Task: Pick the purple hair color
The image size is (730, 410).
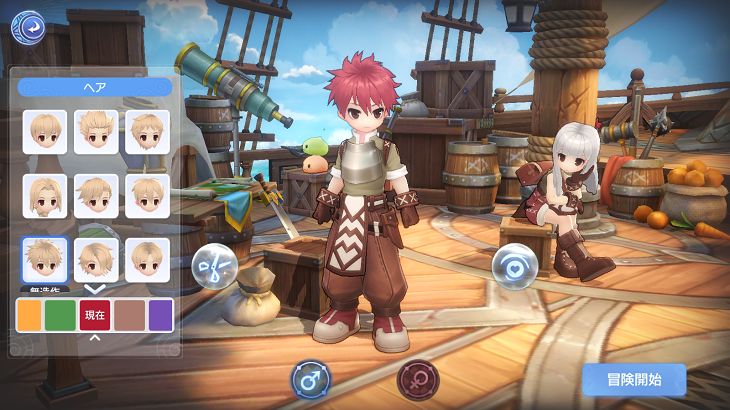Action: tap(160, 315)
